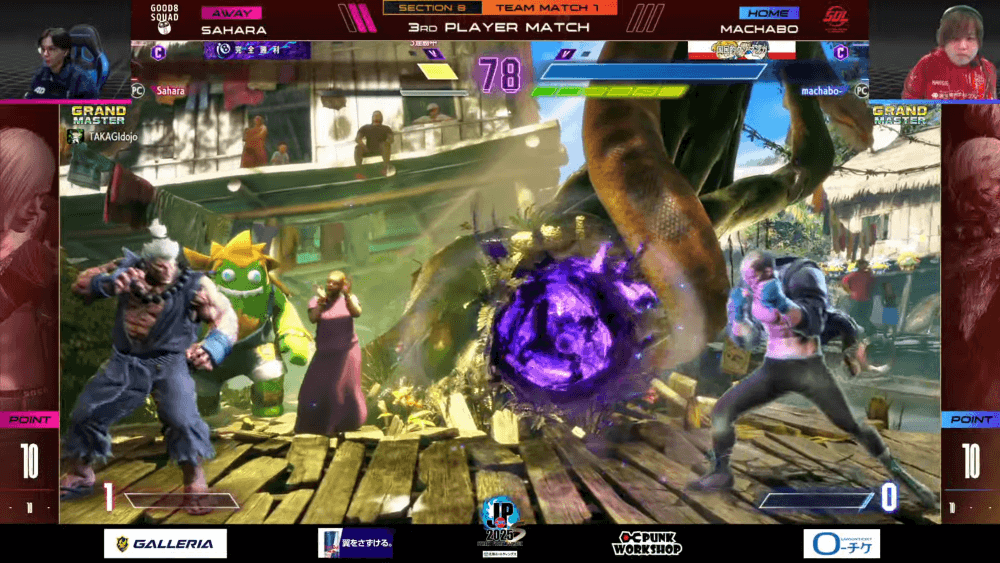Click the PC platform icon beside machabo-

pyautogui.click(x=861, y=90)
